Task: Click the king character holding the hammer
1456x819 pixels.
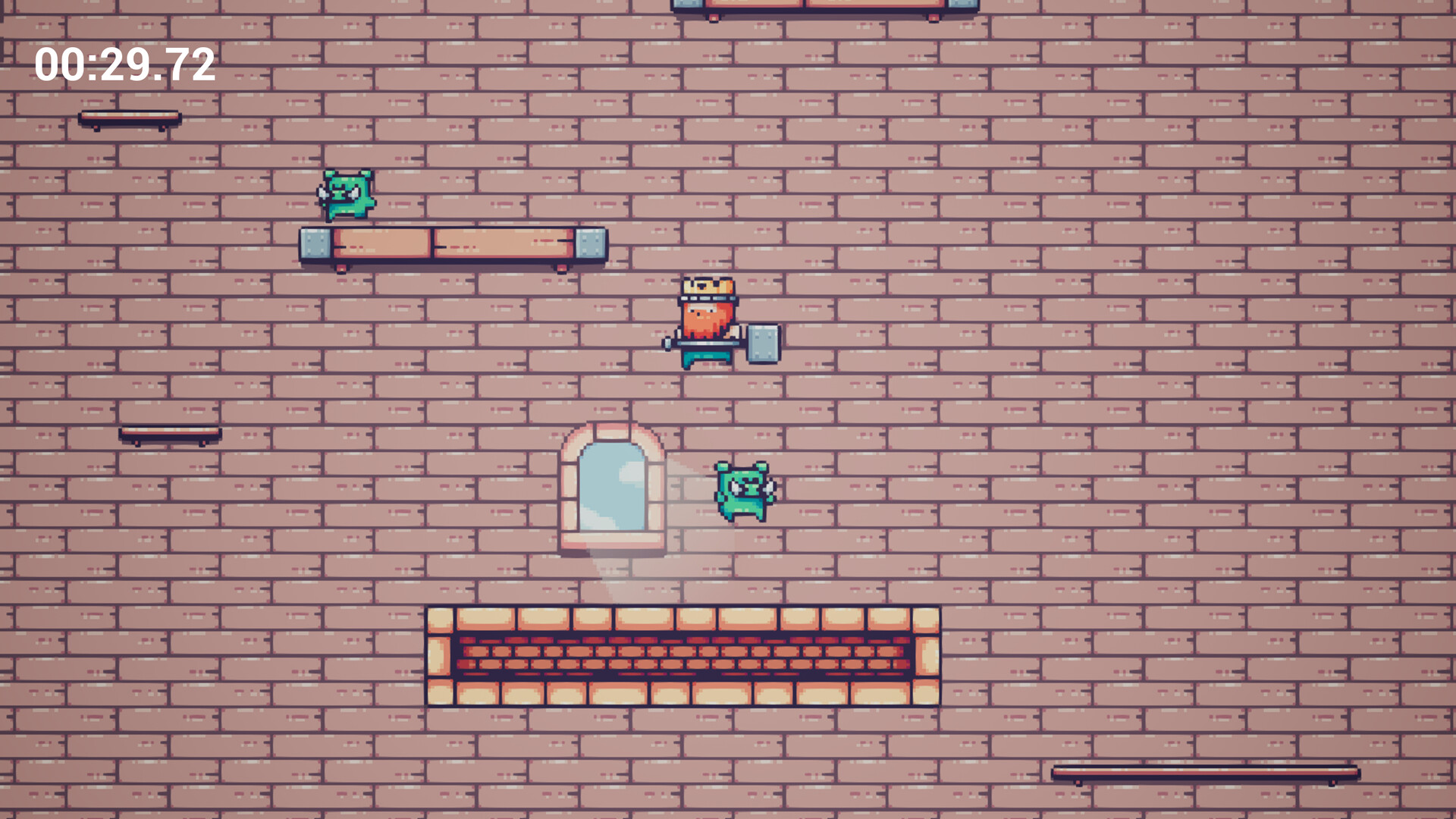Action: [x=705, y=322]
